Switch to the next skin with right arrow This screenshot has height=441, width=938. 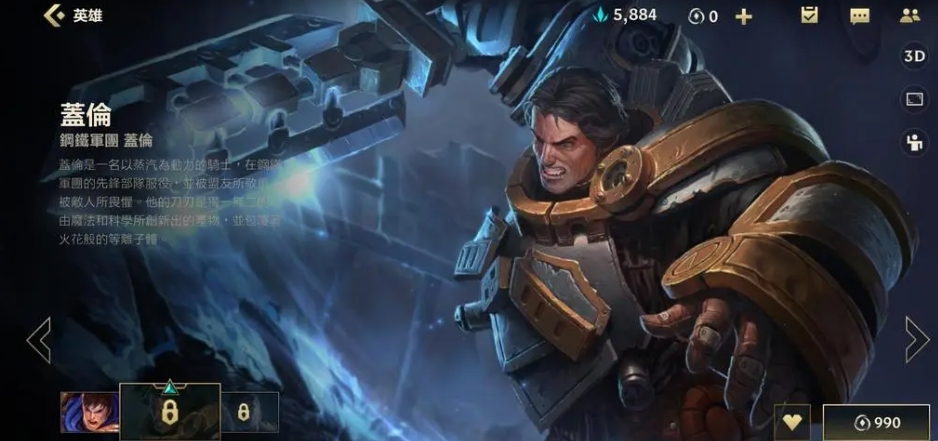[x=916, y=340]
